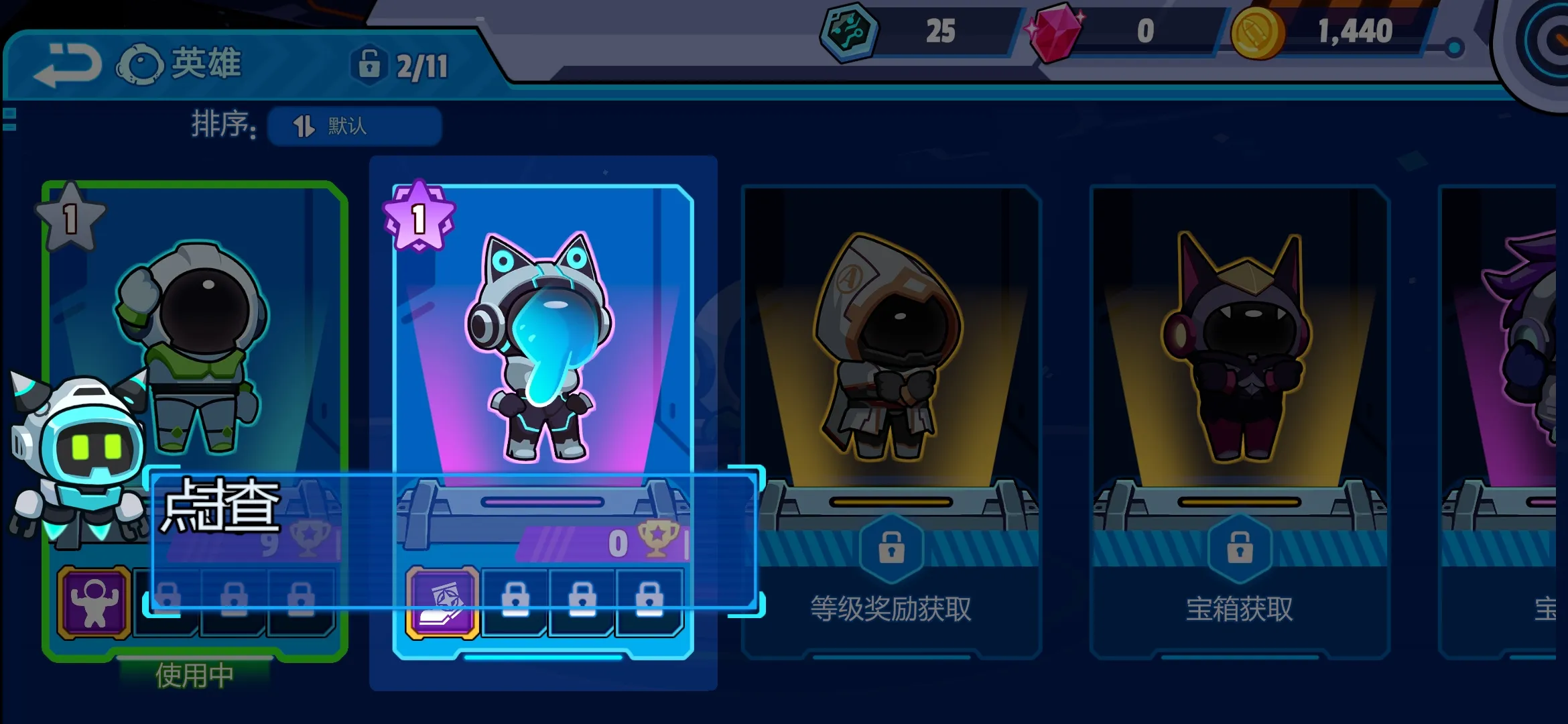Select the partially visible purple-haired hero card
Screen dimensions: 1568x724
(1501, 349)
